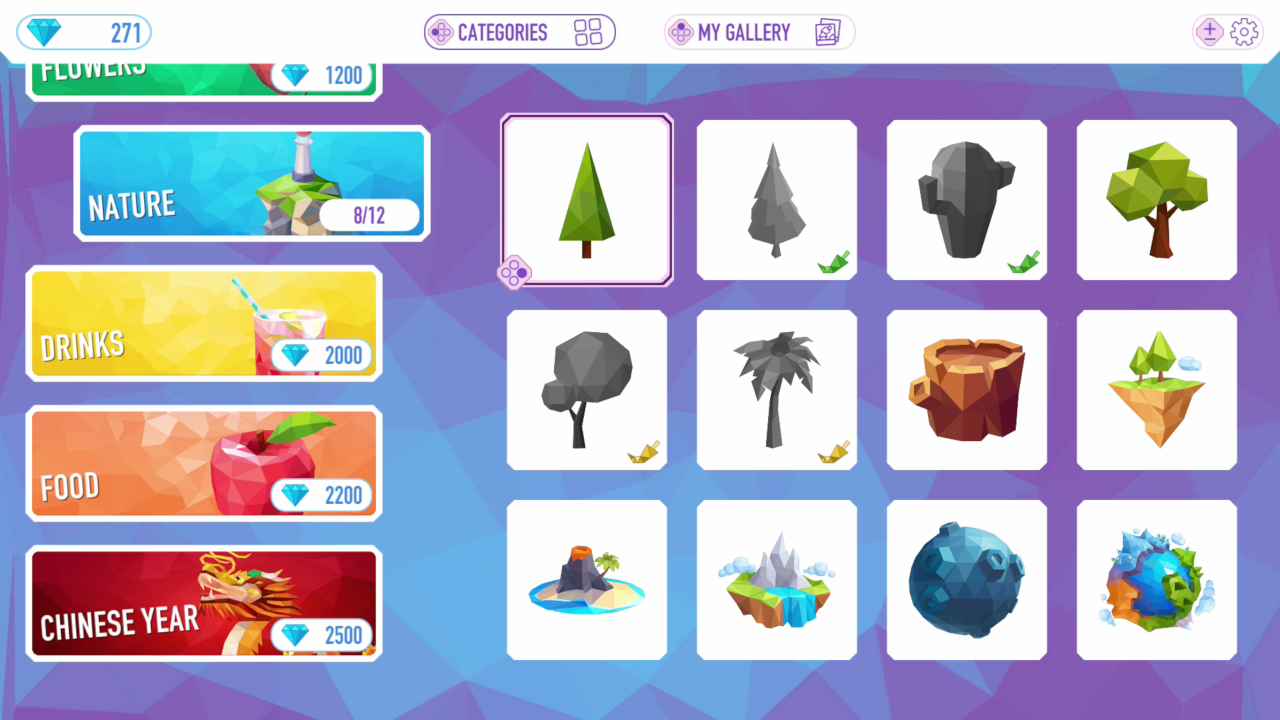Click the plus-minus gem purchase icon
The image size is (1280, 720).
coord(1209,32)
